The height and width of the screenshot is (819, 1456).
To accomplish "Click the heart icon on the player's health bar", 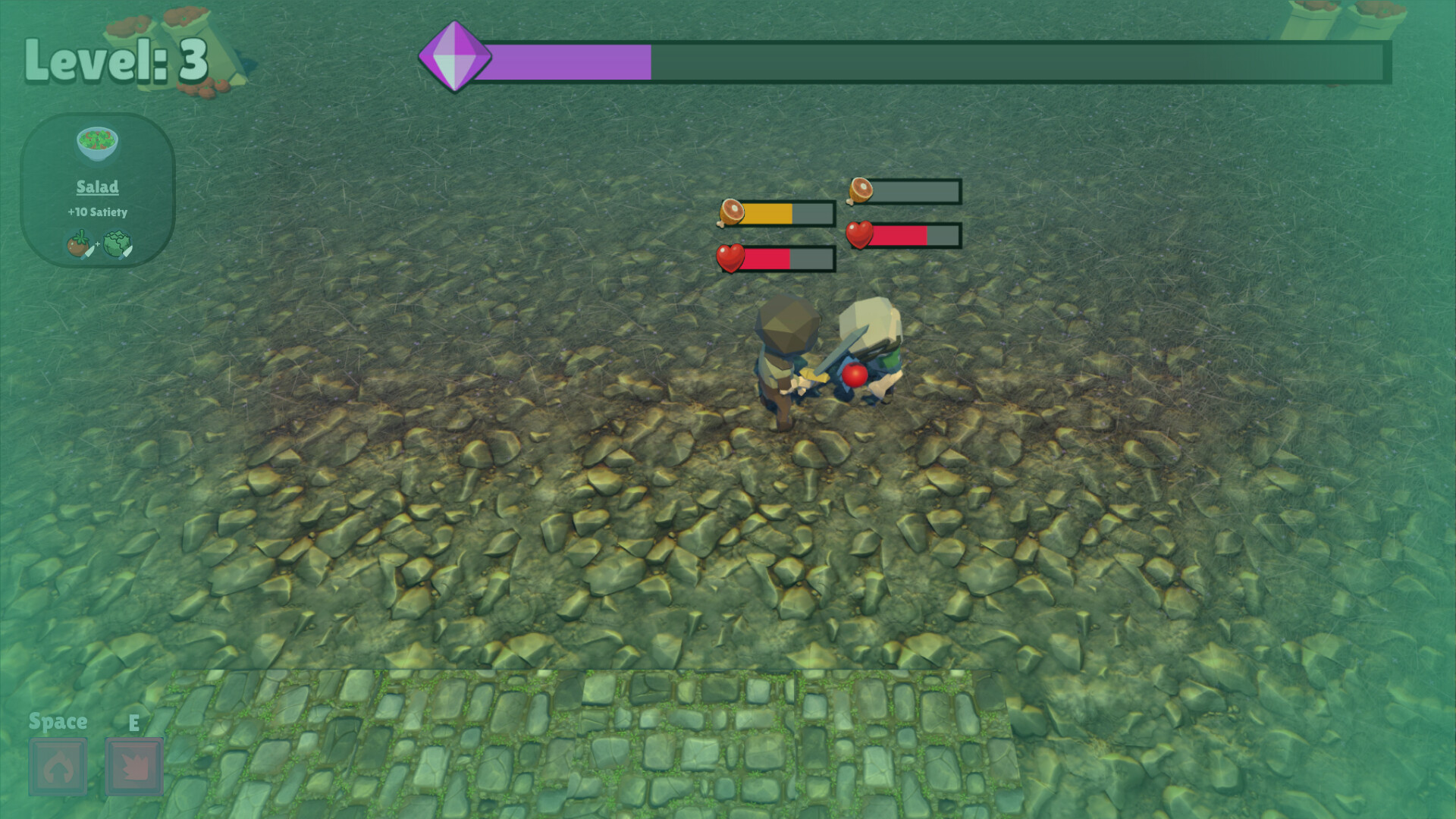I will [x=730, y=259].
